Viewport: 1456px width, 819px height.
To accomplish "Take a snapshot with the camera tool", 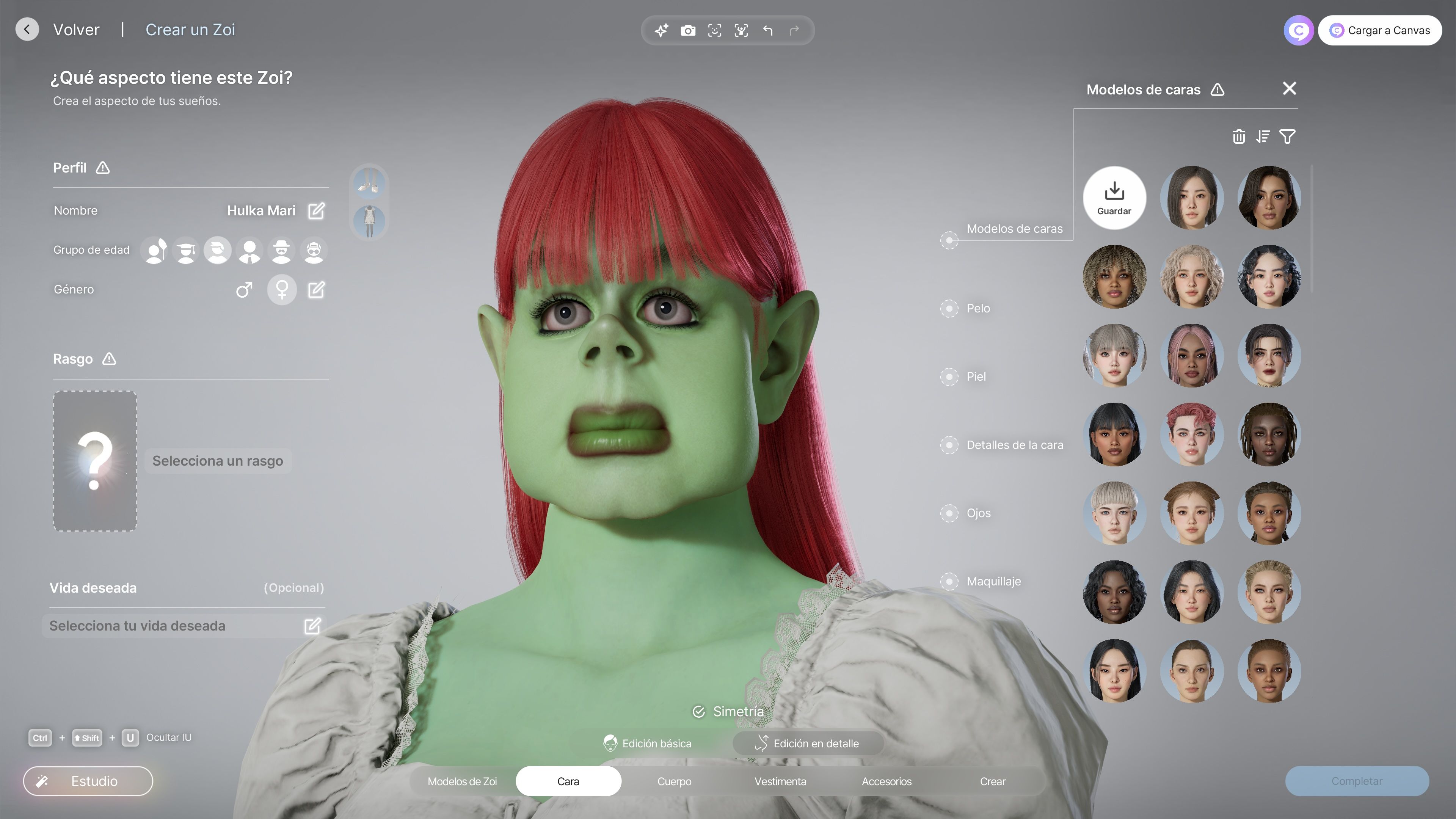I will (688, 30).
